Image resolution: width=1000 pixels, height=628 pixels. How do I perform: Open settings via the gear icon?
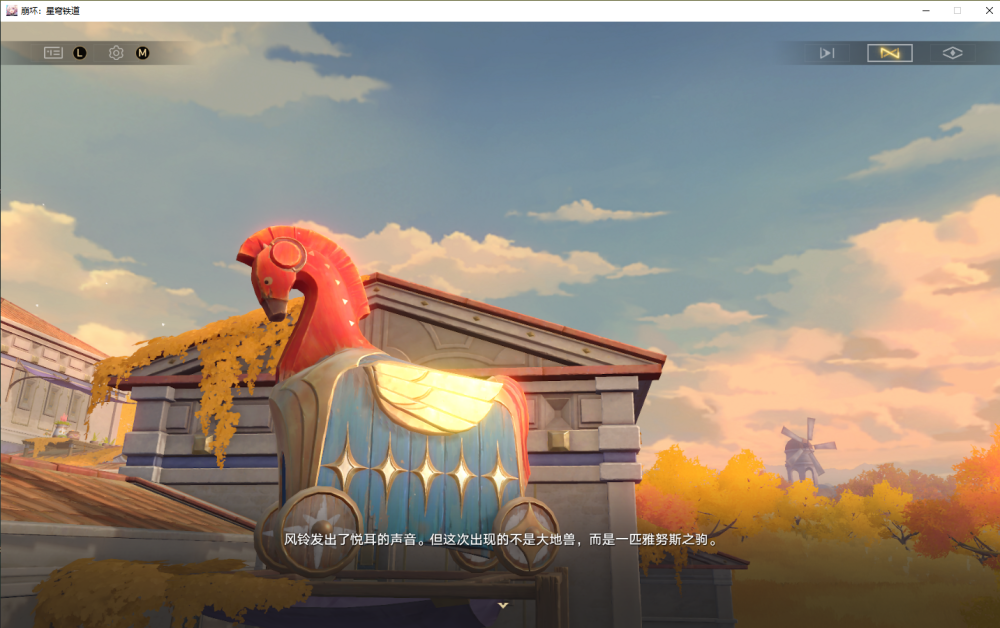click(116, 53)
